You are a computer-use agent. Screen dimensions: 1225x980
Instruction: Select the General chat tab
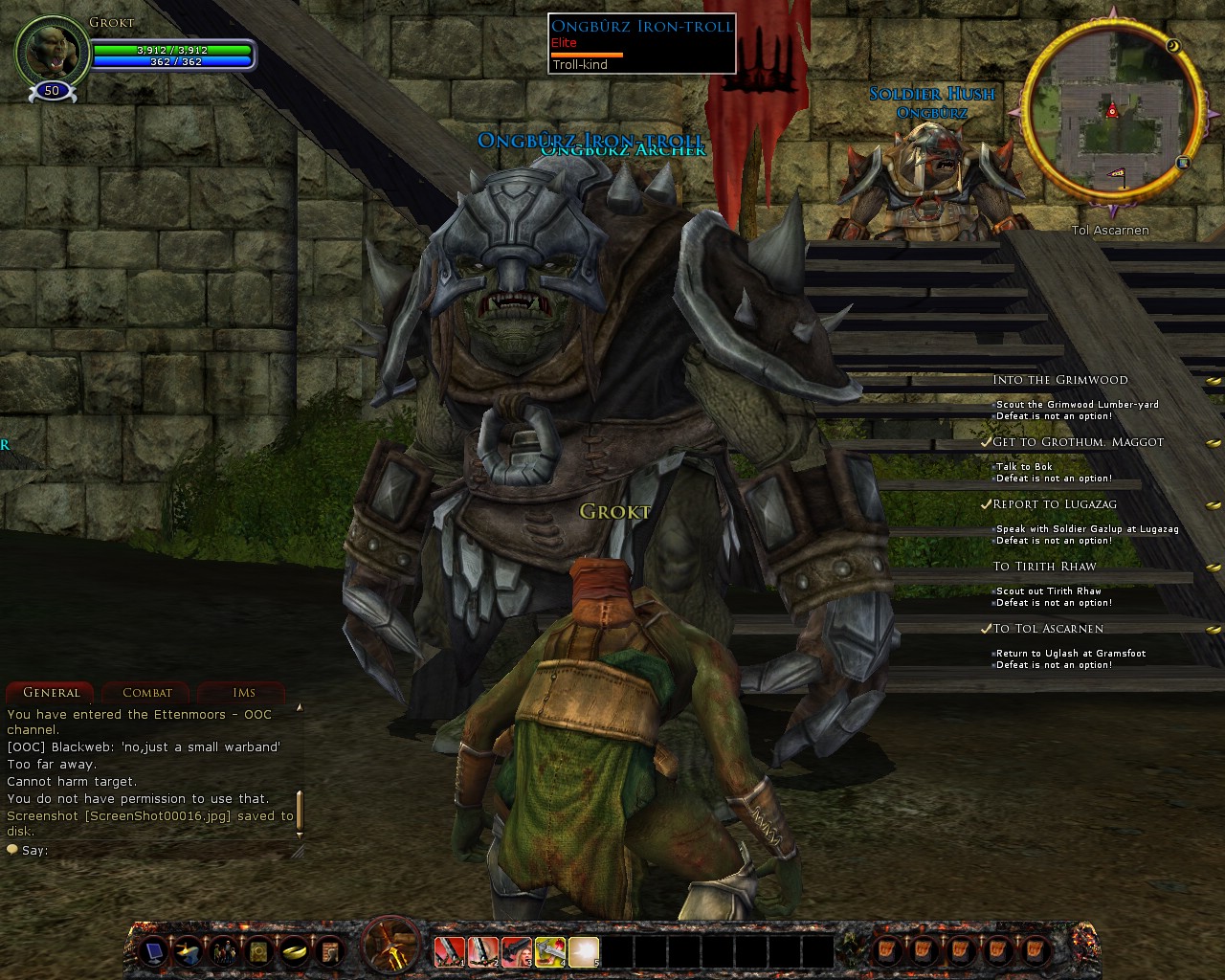click(x=51, y=692)
